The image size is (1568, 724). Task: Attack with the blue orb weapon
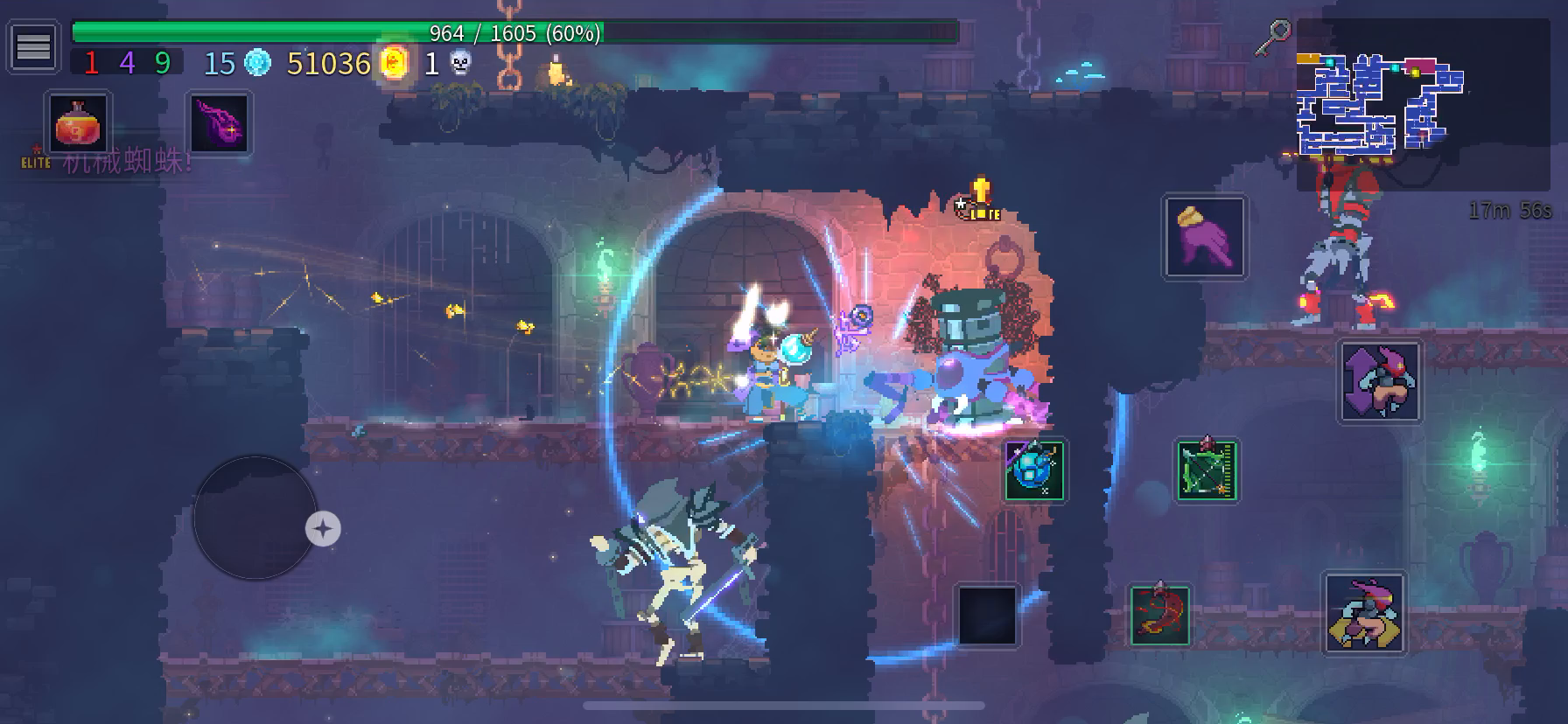pos(1034,470)
